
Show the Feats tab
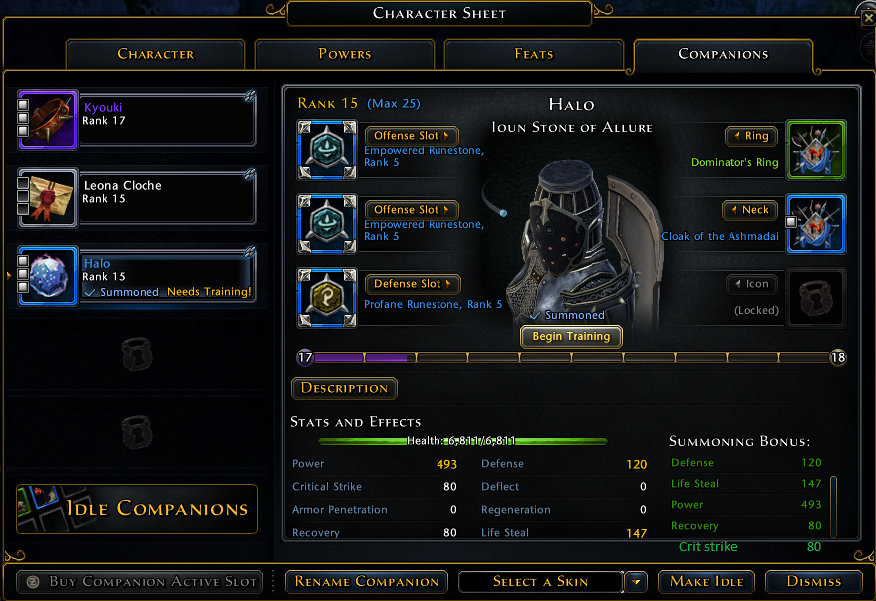point(533,55)
